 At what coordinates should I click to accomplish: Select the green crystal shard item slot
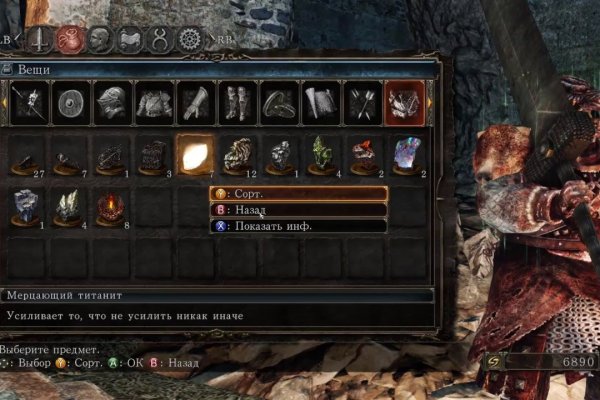[320, 155]
